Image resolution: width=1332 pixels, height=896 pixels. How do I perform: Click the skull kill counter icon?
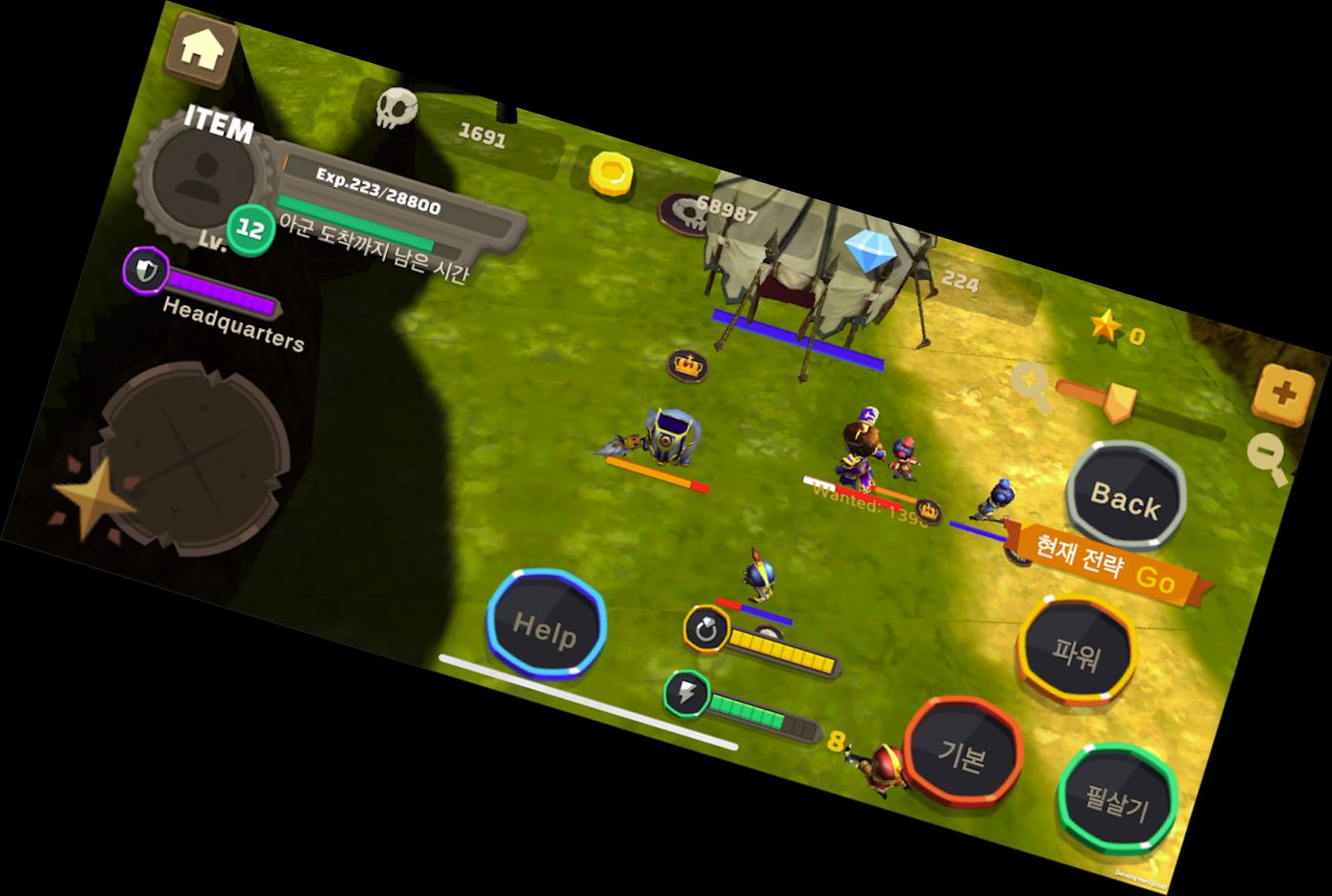tap(396, 109)
